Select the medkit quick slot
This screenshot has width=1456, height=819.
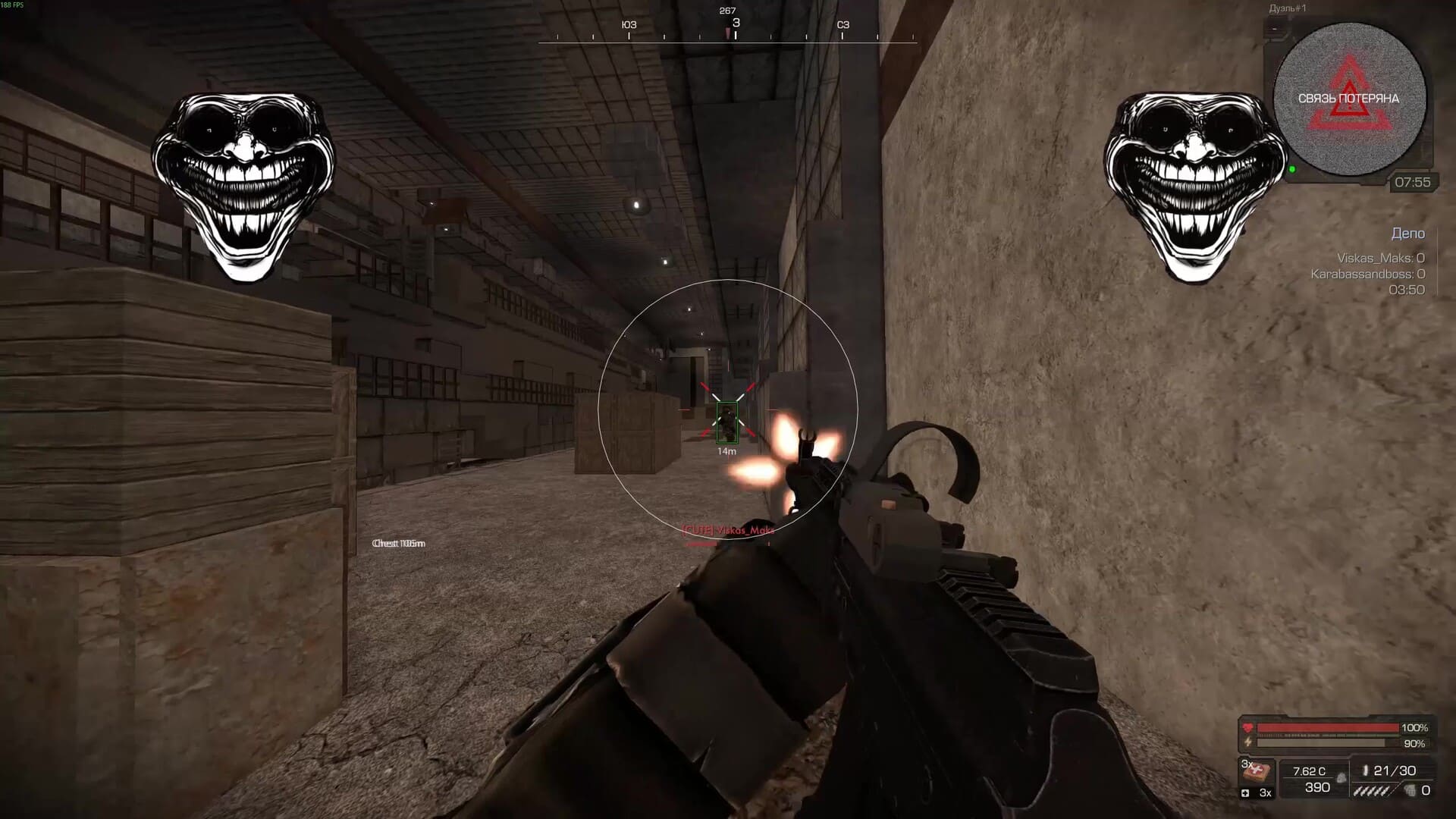click(x=1256, y=773)
